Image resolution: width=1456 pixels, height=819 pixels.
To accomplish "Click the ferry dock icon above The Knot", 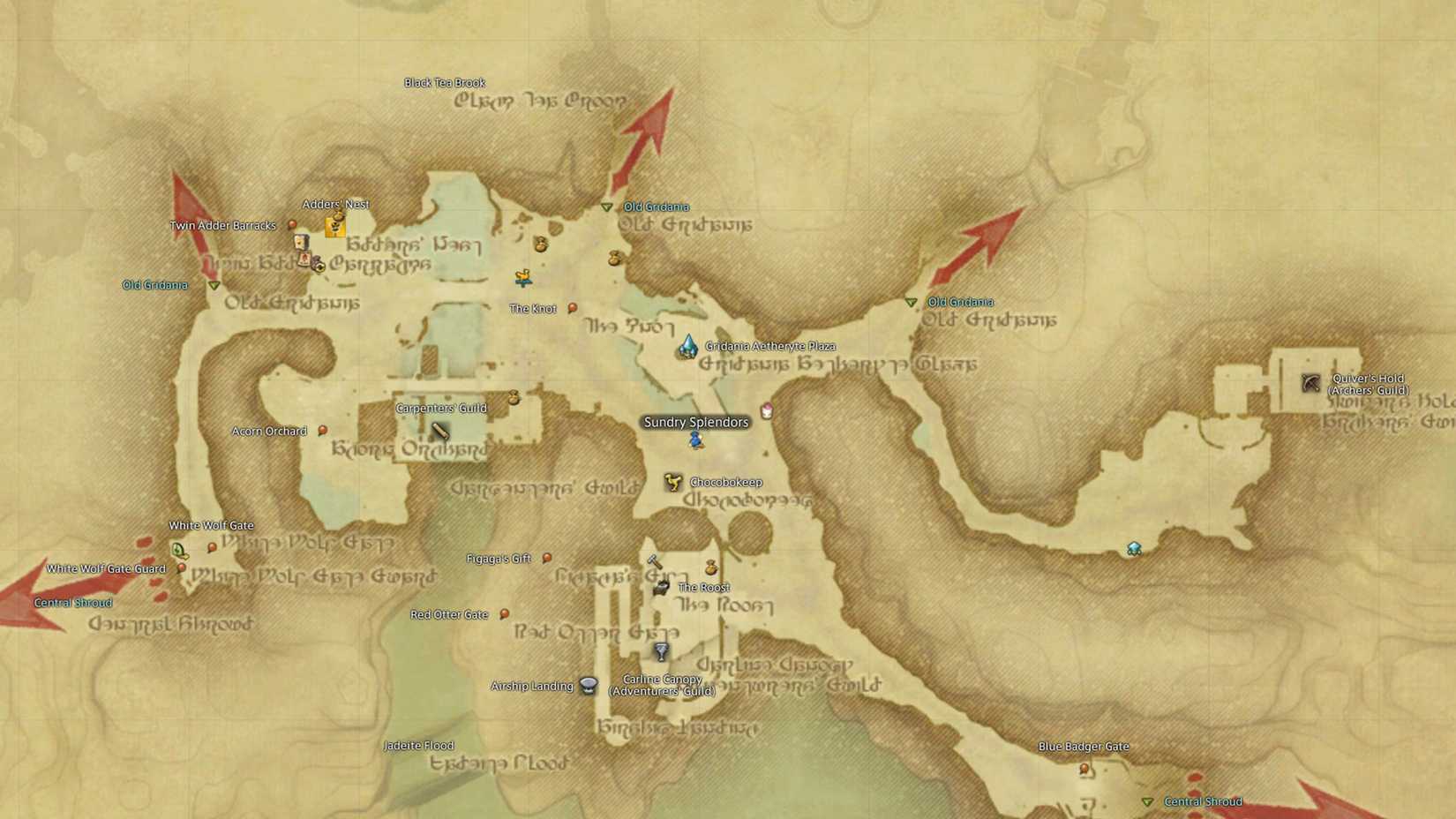I will coord(523,278).
